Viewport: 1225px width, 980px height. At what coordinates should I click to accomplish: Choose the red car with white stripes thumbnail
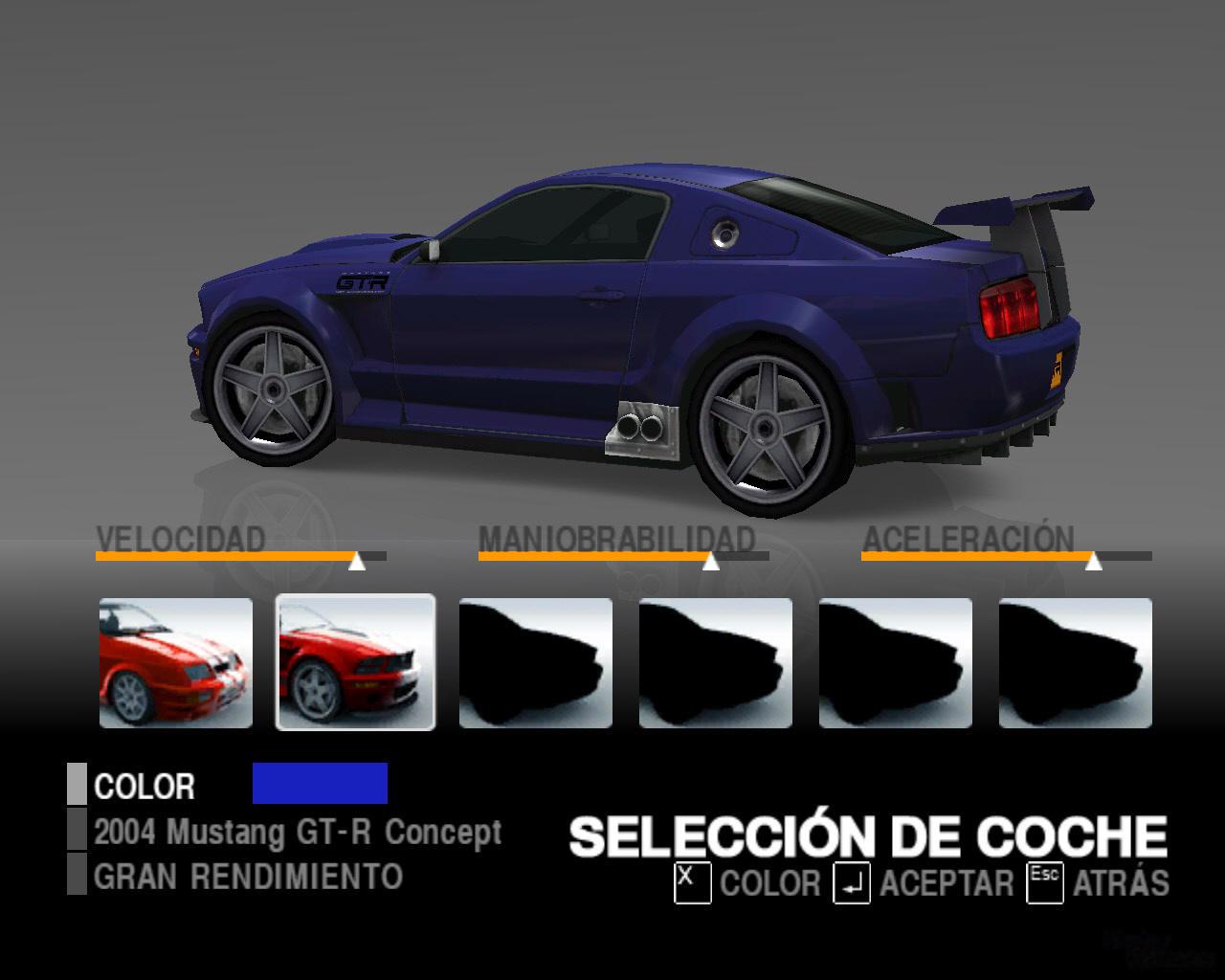pos(176,662)
